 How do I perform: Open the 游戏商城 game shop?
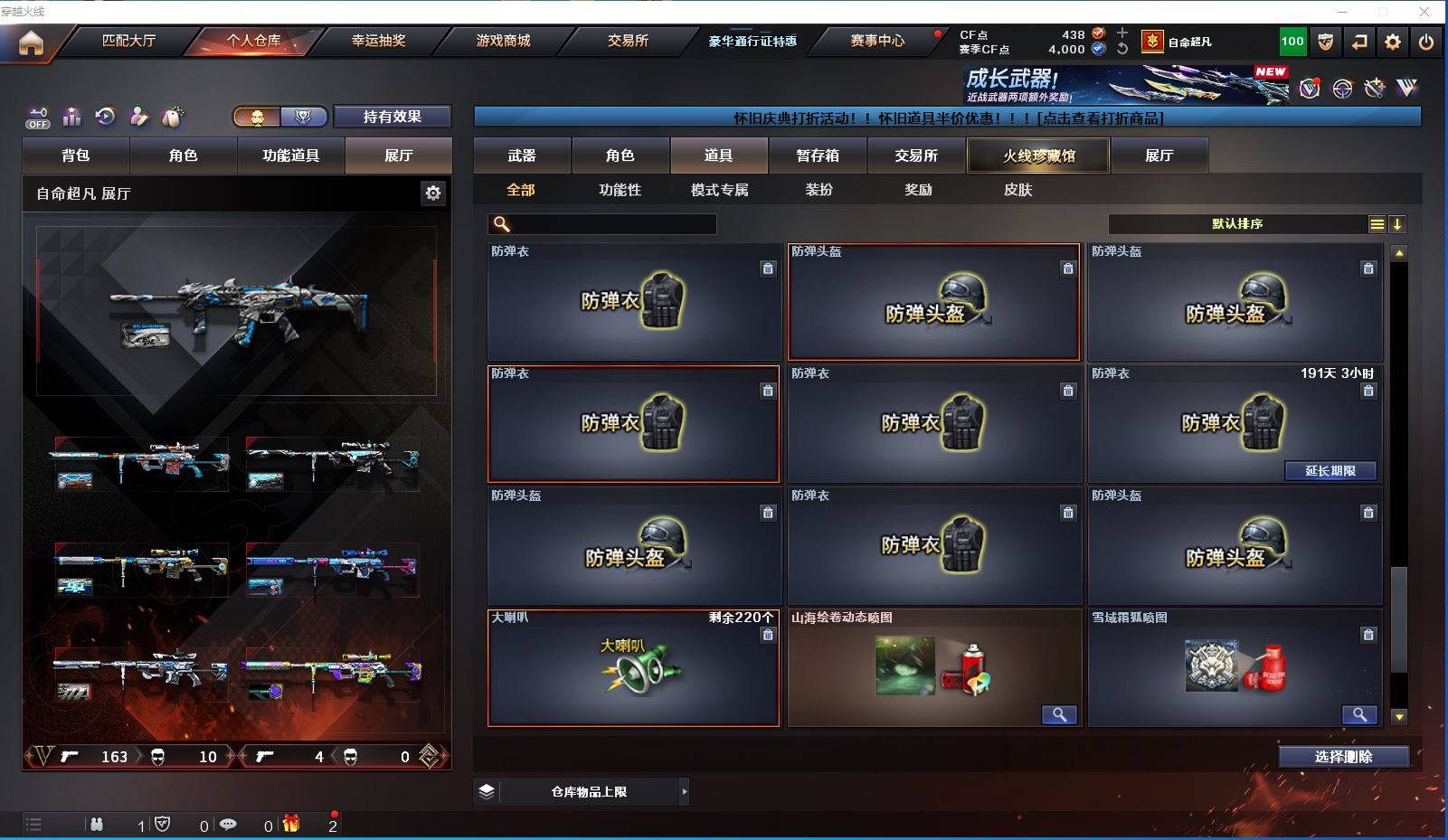pos(503,41)
